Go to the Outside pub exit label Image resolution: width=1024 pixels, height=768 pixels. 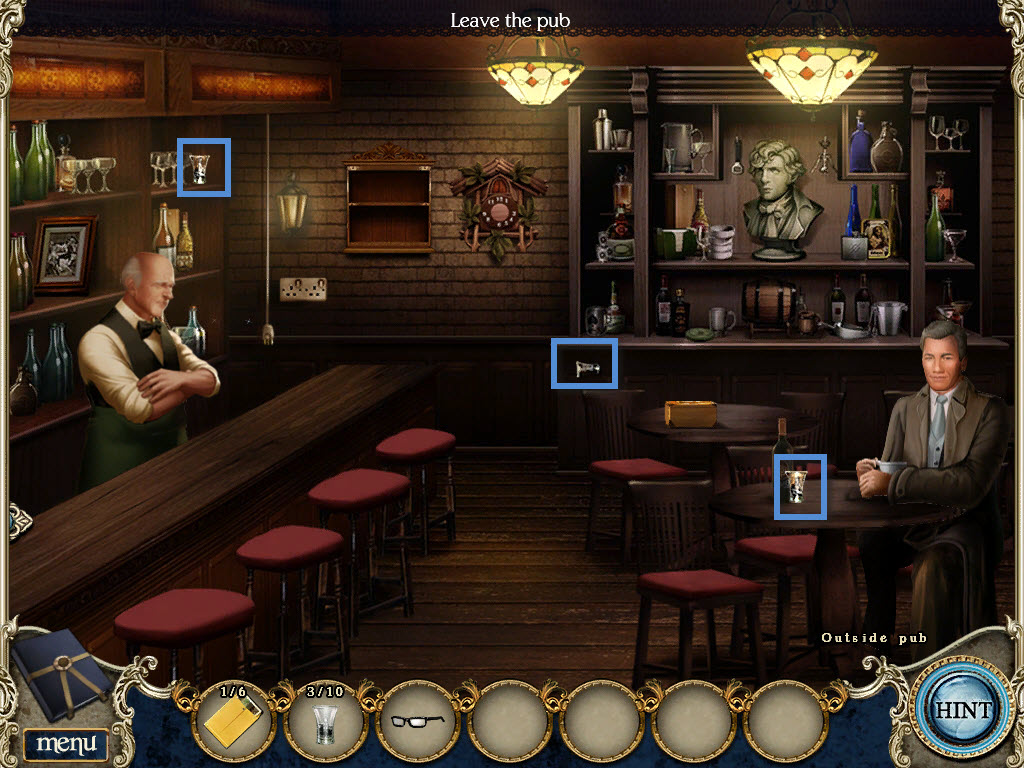[x=874, y=638]
